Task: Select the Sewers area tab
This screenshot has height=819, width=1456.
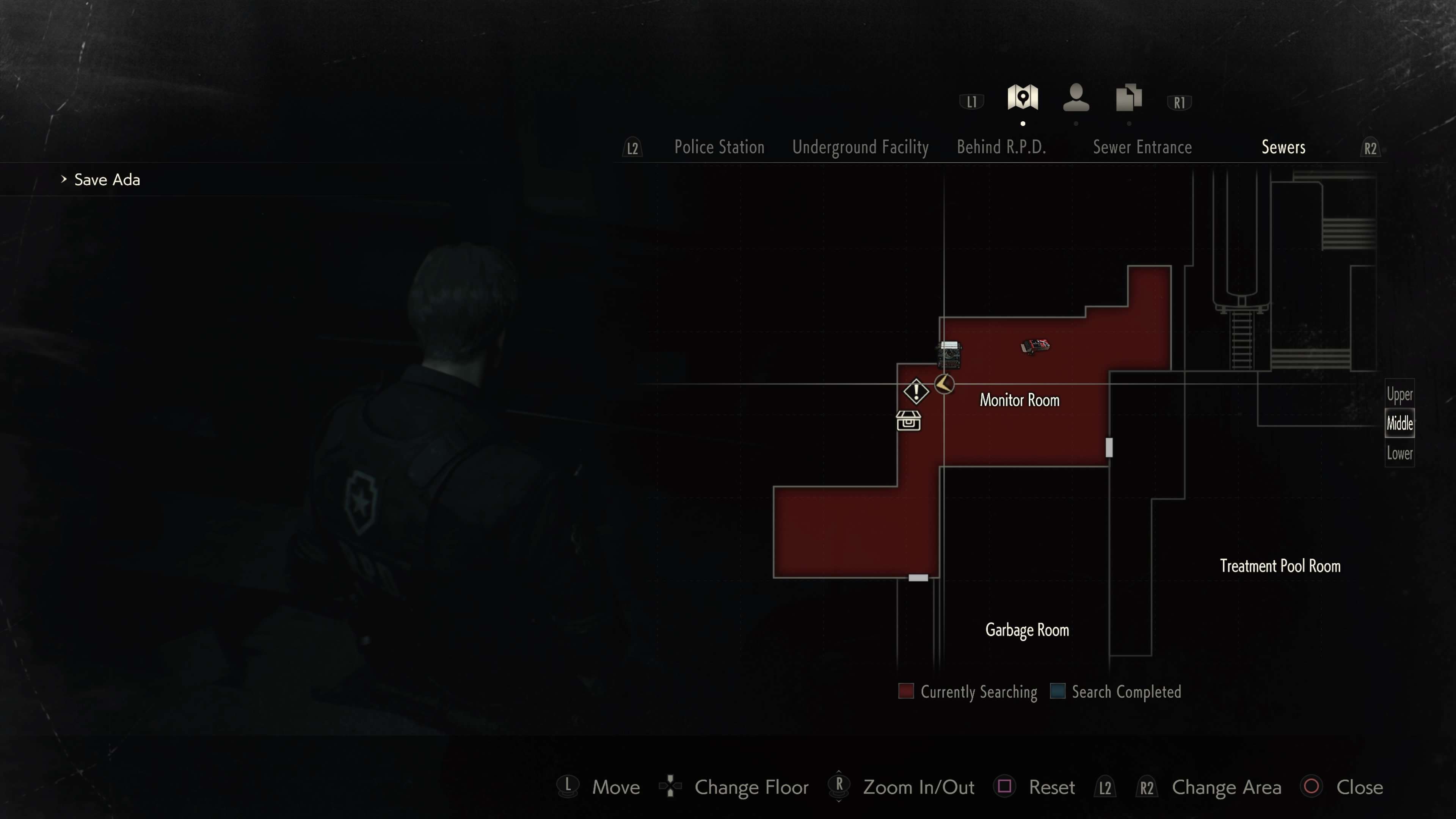Action: click(1283, 147)
